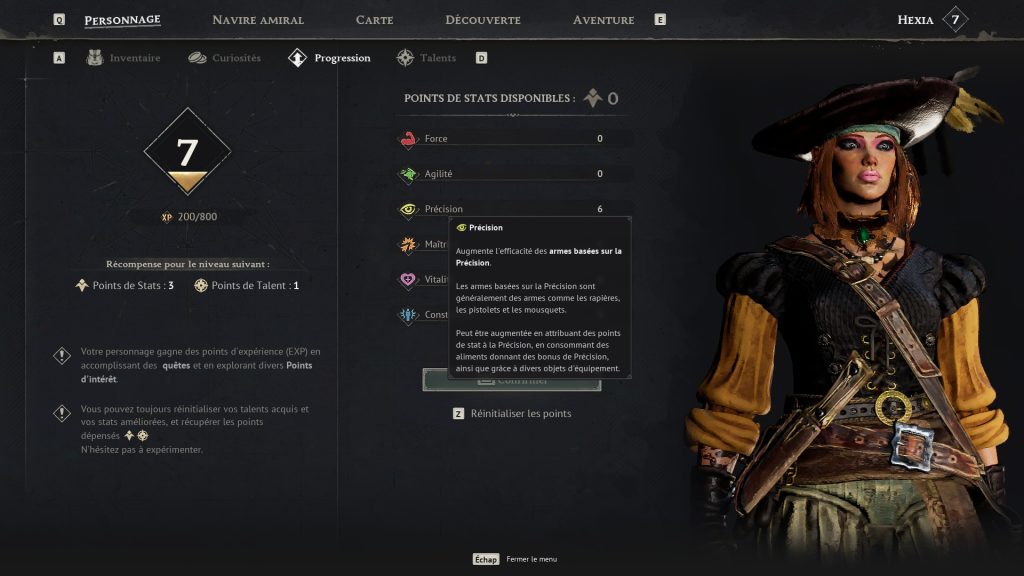This screenshot has width=1024, height=576.
Task: Switch to the Talents sub-tab
Action: tap(427, 58)
